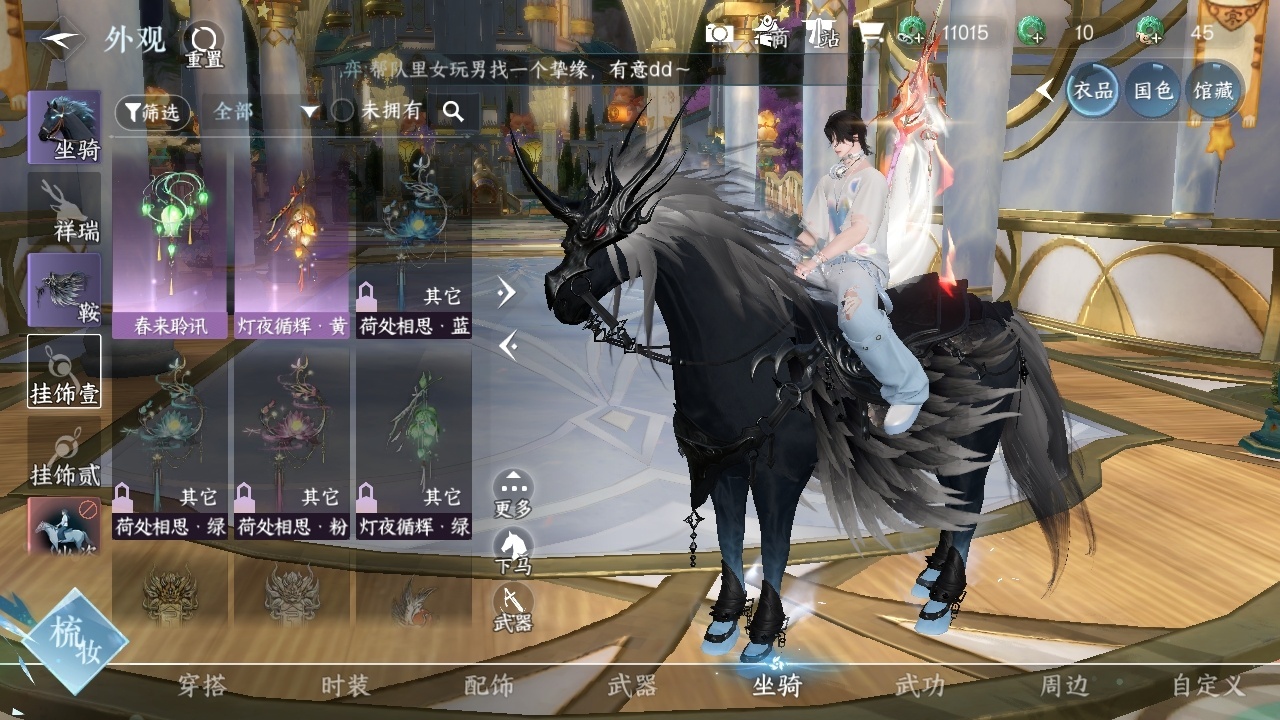The height and width of the screenshot is (720, 1280).
Task: Toggle the 未拥有 checkbox
Action: [343, 111]
